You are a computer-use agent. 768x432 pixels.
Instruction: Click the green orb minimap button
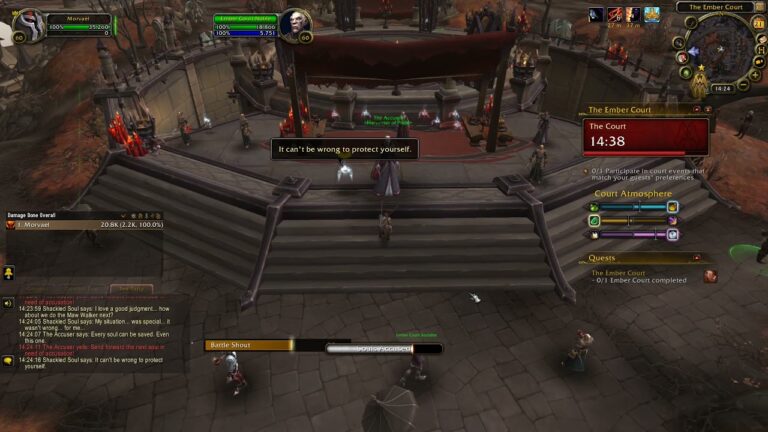(x=684, y=72)
